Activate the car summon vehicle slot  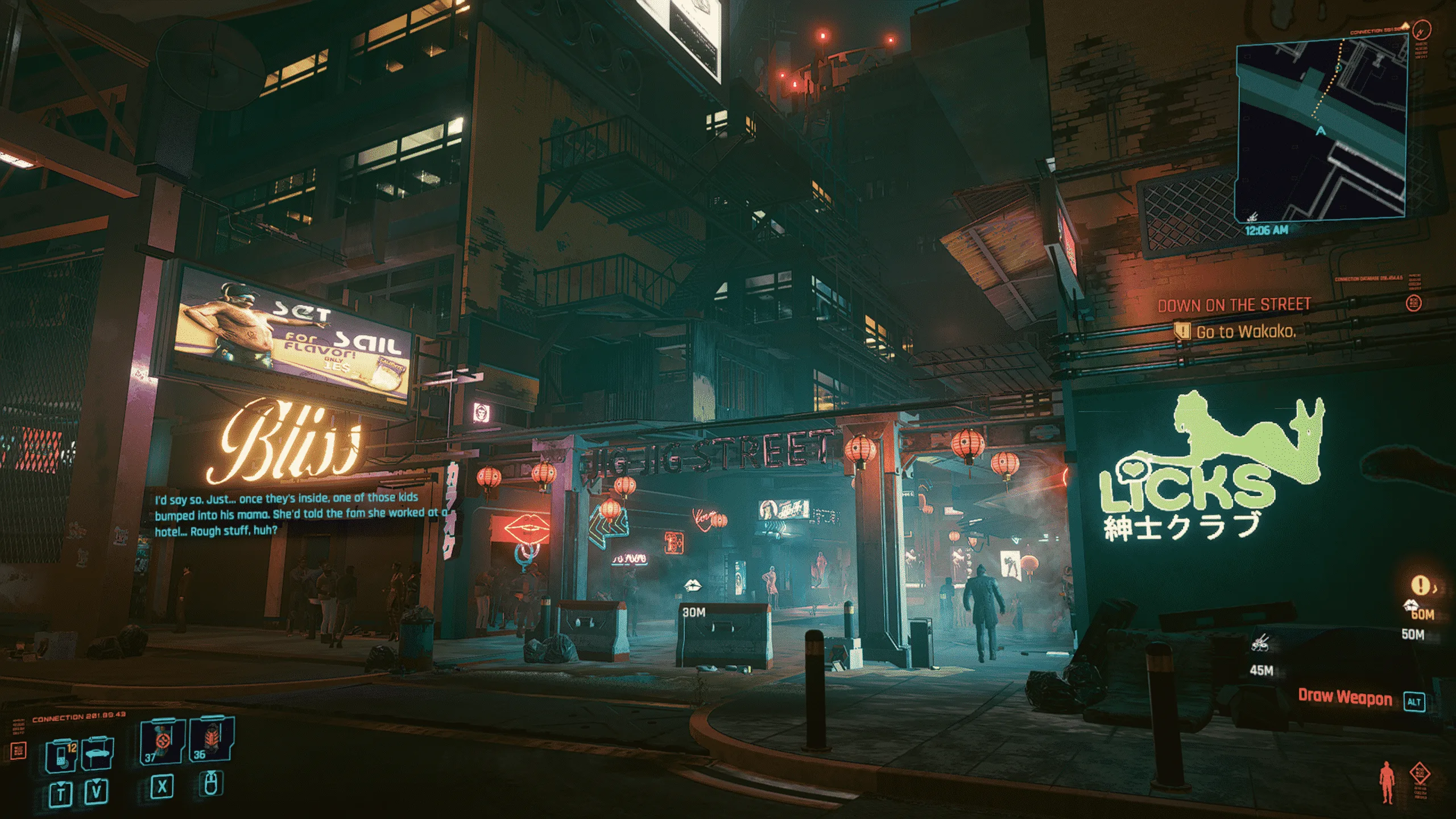pos(98,754)
